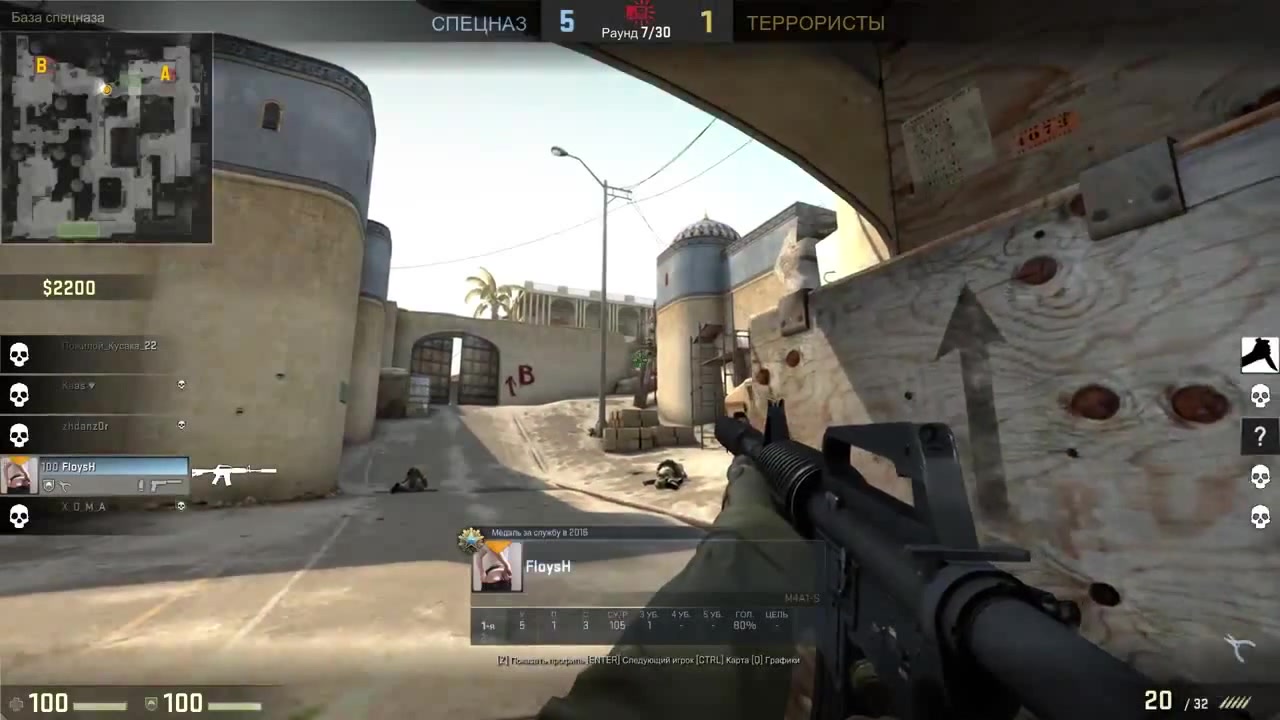Select the knife icon in FloysH's equipment
This screenshot has width=1280, height=720.
(65, 485)
